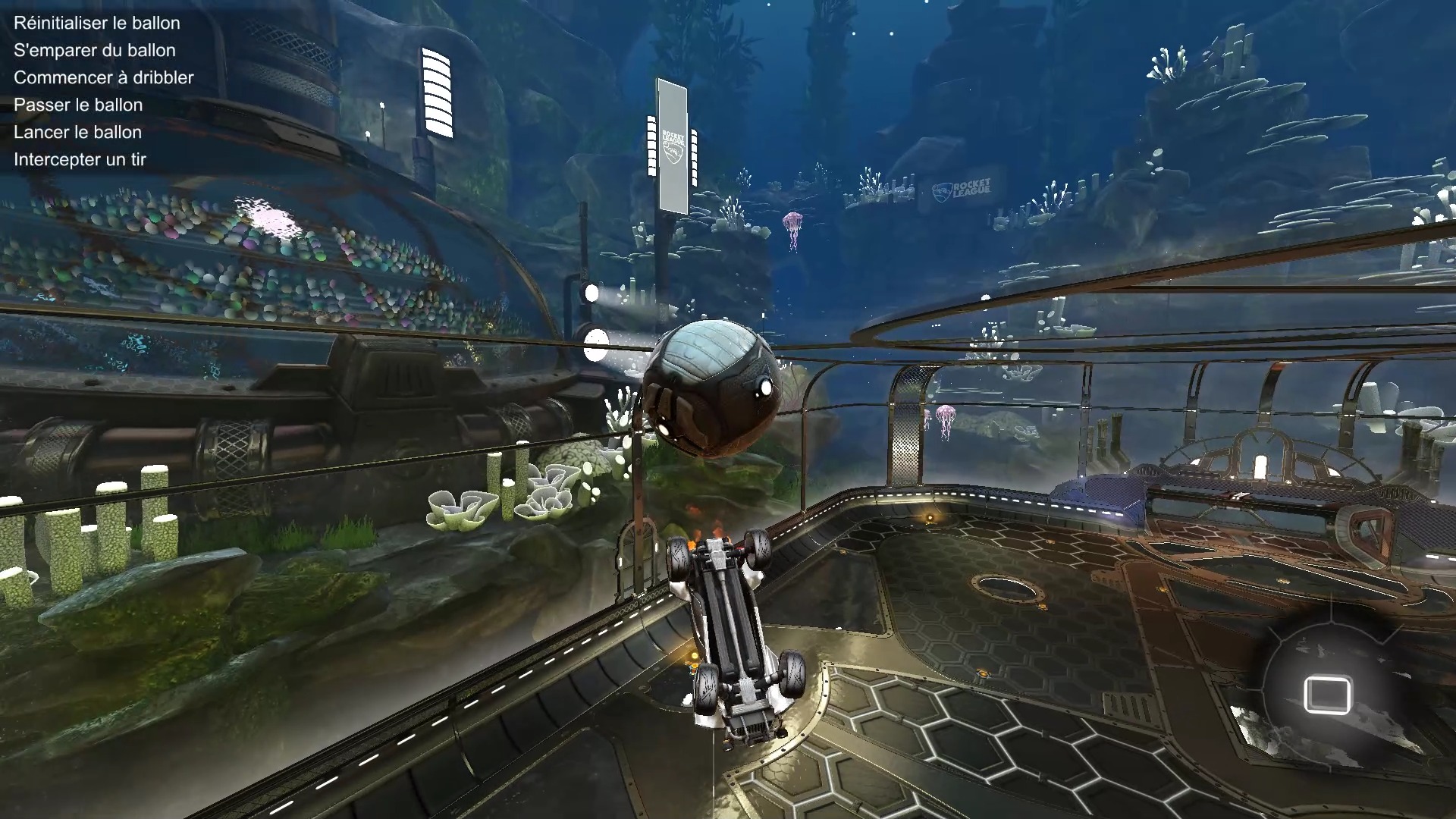Viewport: 1456px width, 819px height.
Task: Pick "Lancer le ballon" from the menu
Action: point(78,132)
